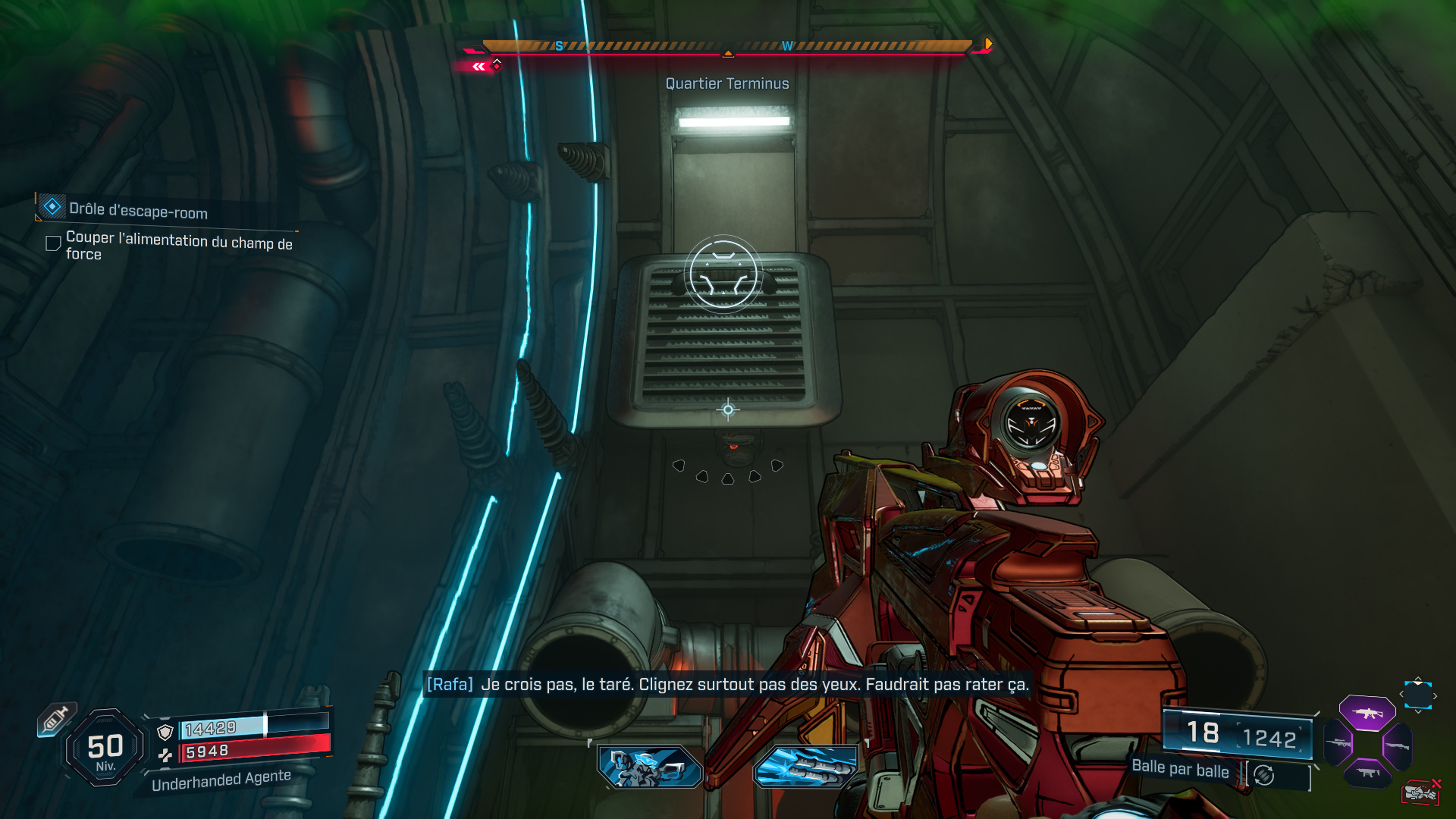Select the assault rifle in the weapon wheel
Image resolution: width=1456 pixels, height=819 pixels.
tap(1369, 711)
